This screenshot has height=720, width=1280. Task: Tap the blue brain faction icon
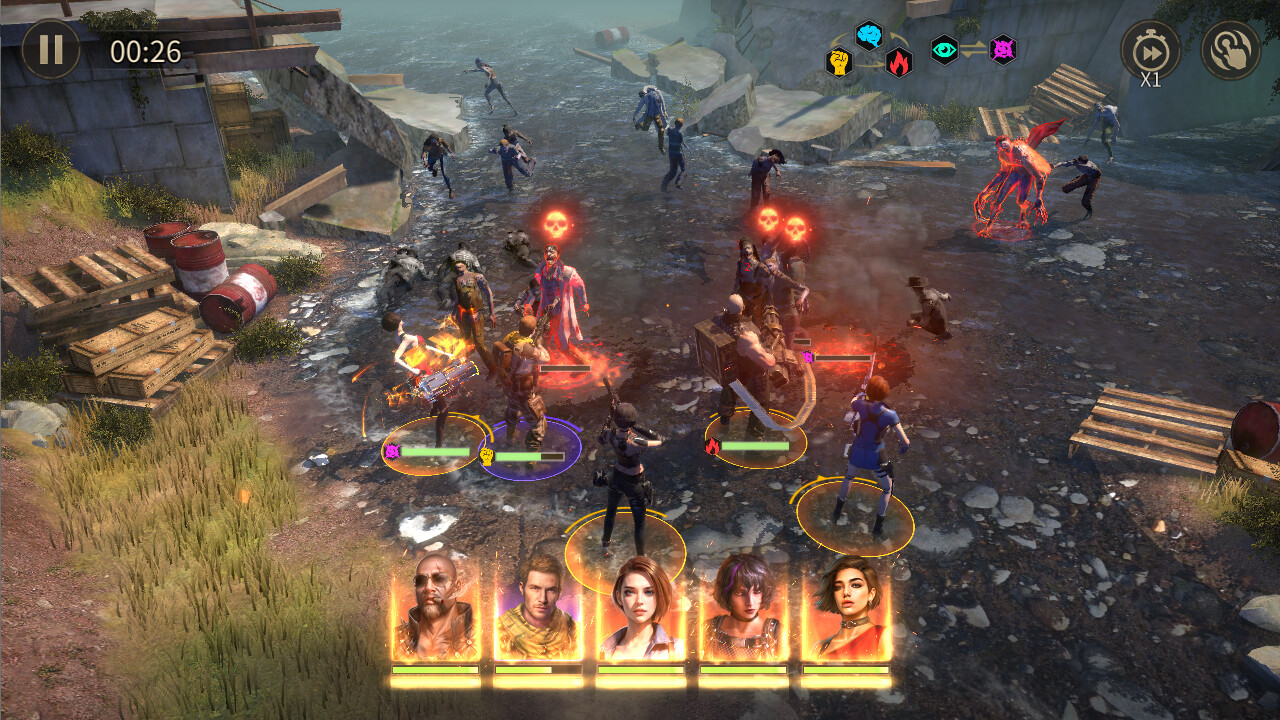click(869, 36)
